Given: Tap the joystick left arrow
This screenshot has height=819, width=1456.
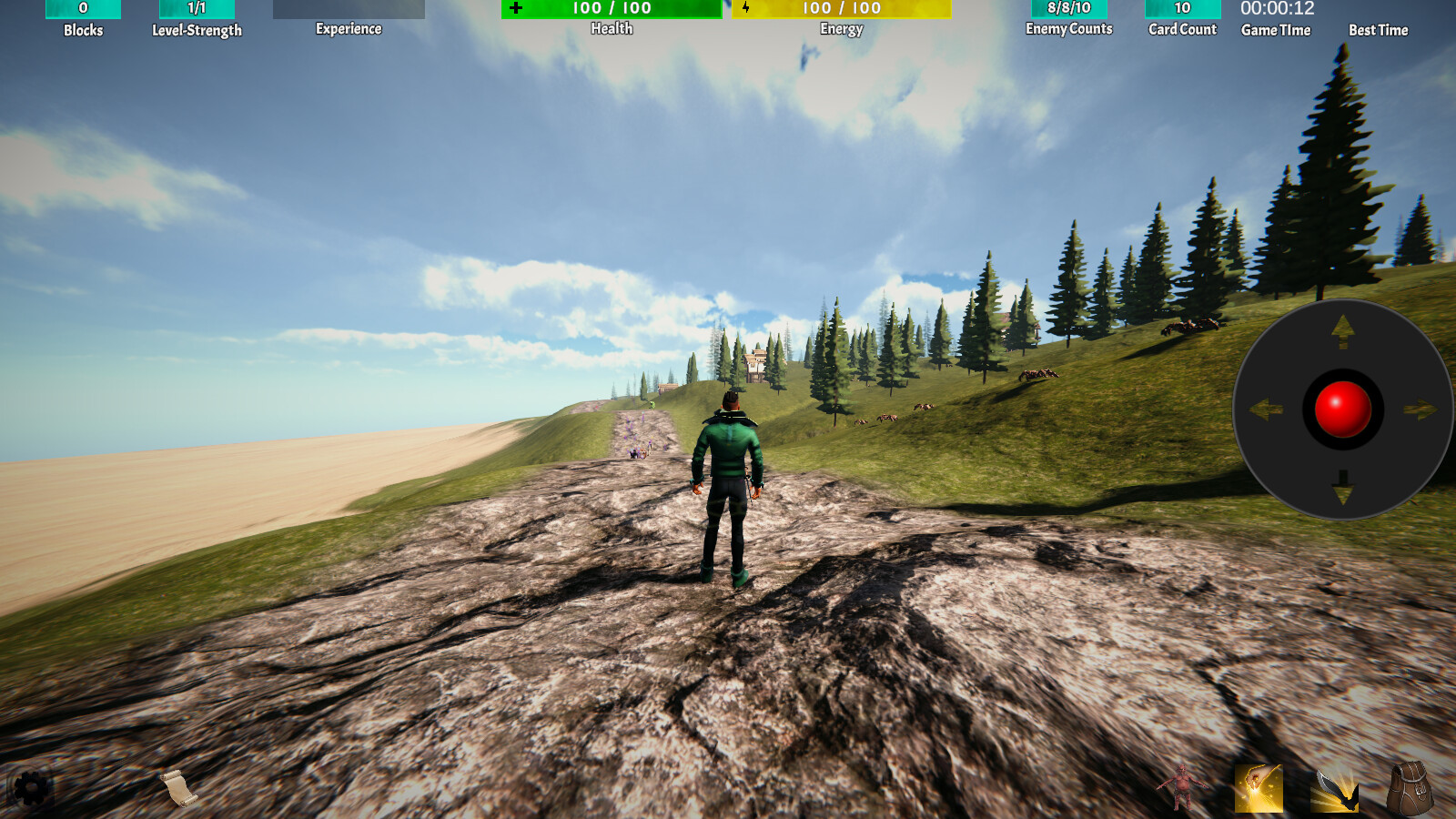Looking at the screenshot, I should point(1267,409).
